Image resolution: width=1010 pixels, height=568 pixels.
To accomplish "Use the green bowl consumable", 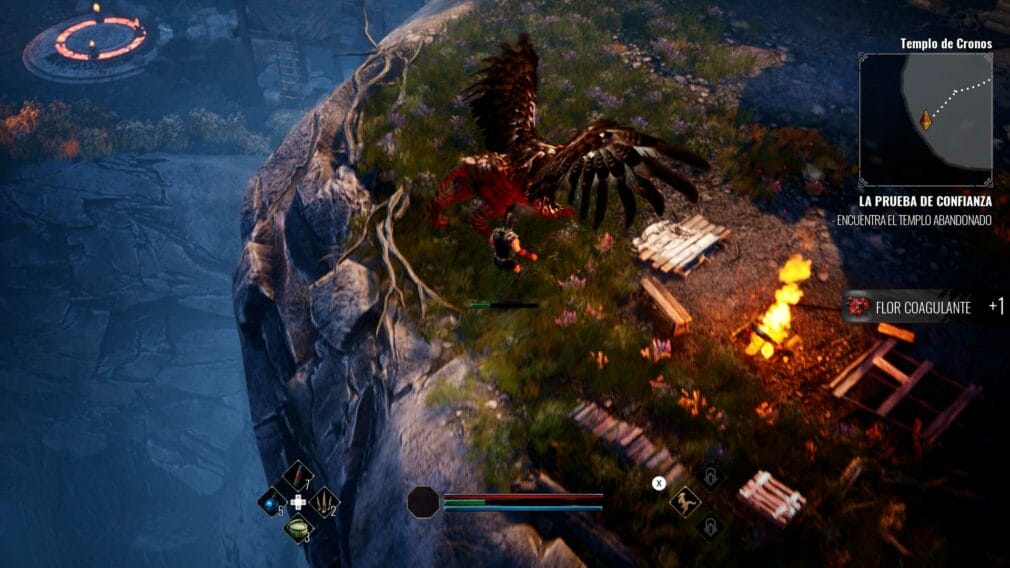I will 298,527.
